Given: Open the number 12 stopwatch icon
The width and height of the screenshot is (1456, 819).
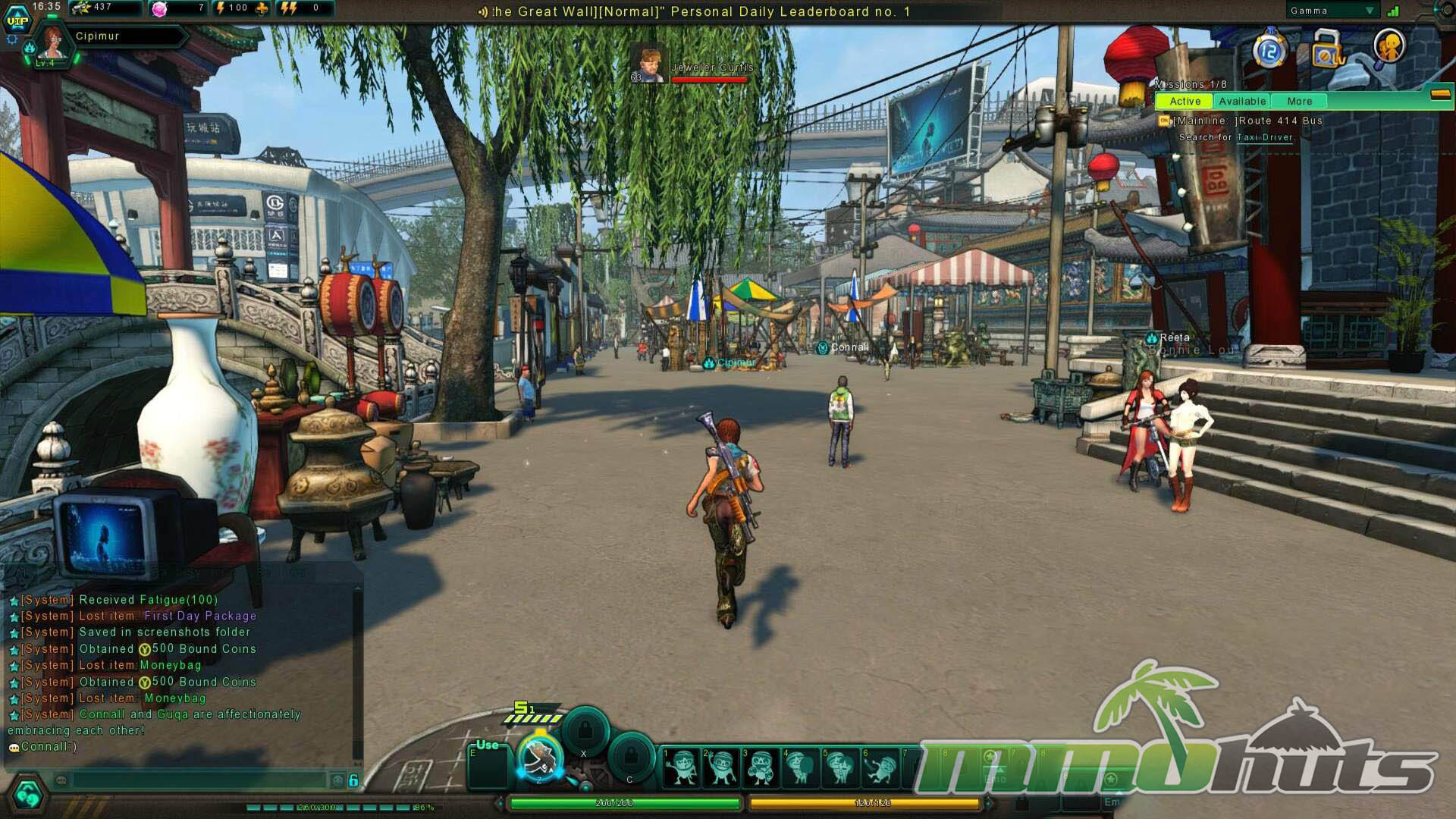Looking at the screenshot, I should pos(1269,51).
